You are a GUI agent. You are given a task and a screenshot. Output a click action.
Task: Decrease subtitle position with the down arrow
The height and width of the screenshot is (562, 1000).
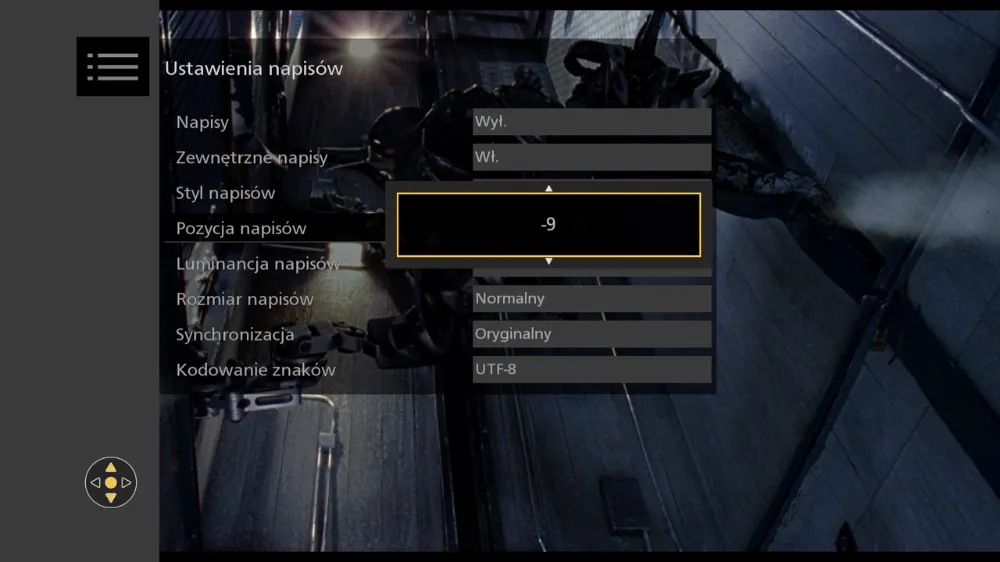(x=548, y=261)
